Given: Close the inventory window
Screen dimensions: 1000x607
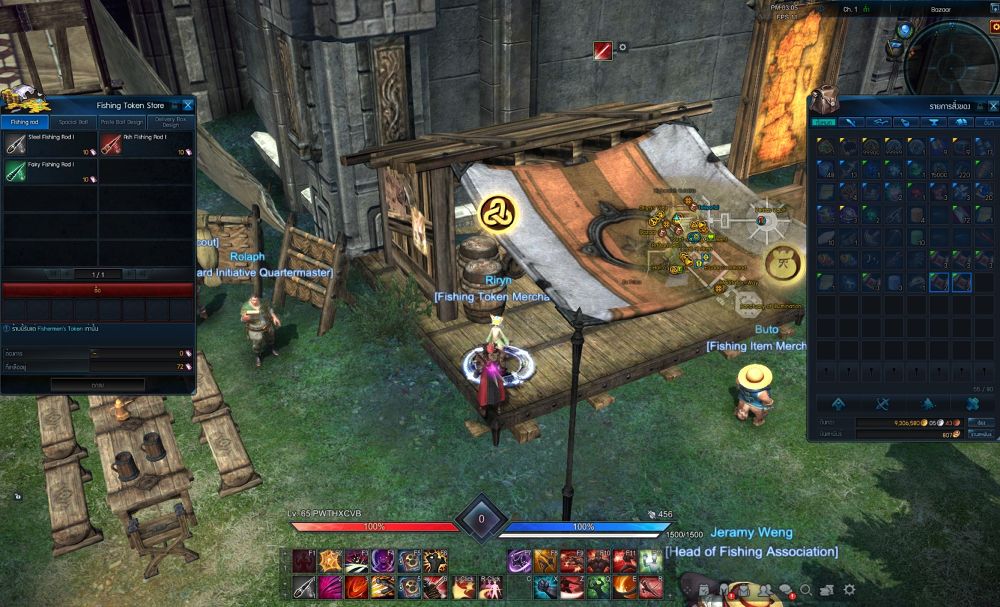Looking at the screenshot, I should click(991, 104).
